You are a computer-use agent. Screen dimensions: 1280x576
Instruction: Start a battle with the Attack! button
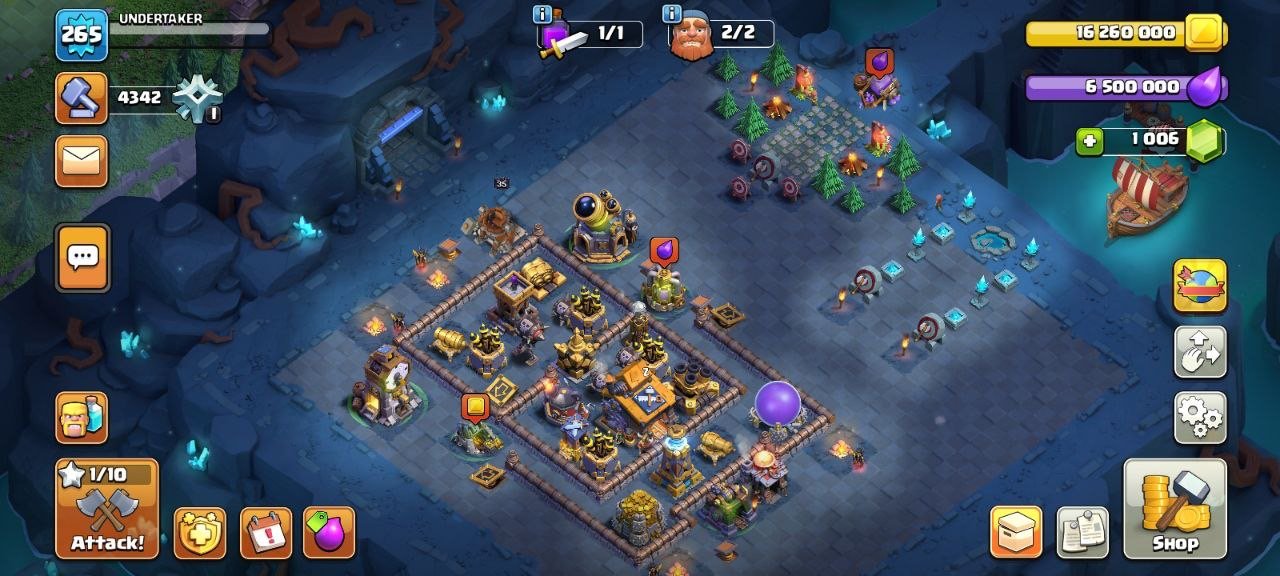click(x=107, y=508)
